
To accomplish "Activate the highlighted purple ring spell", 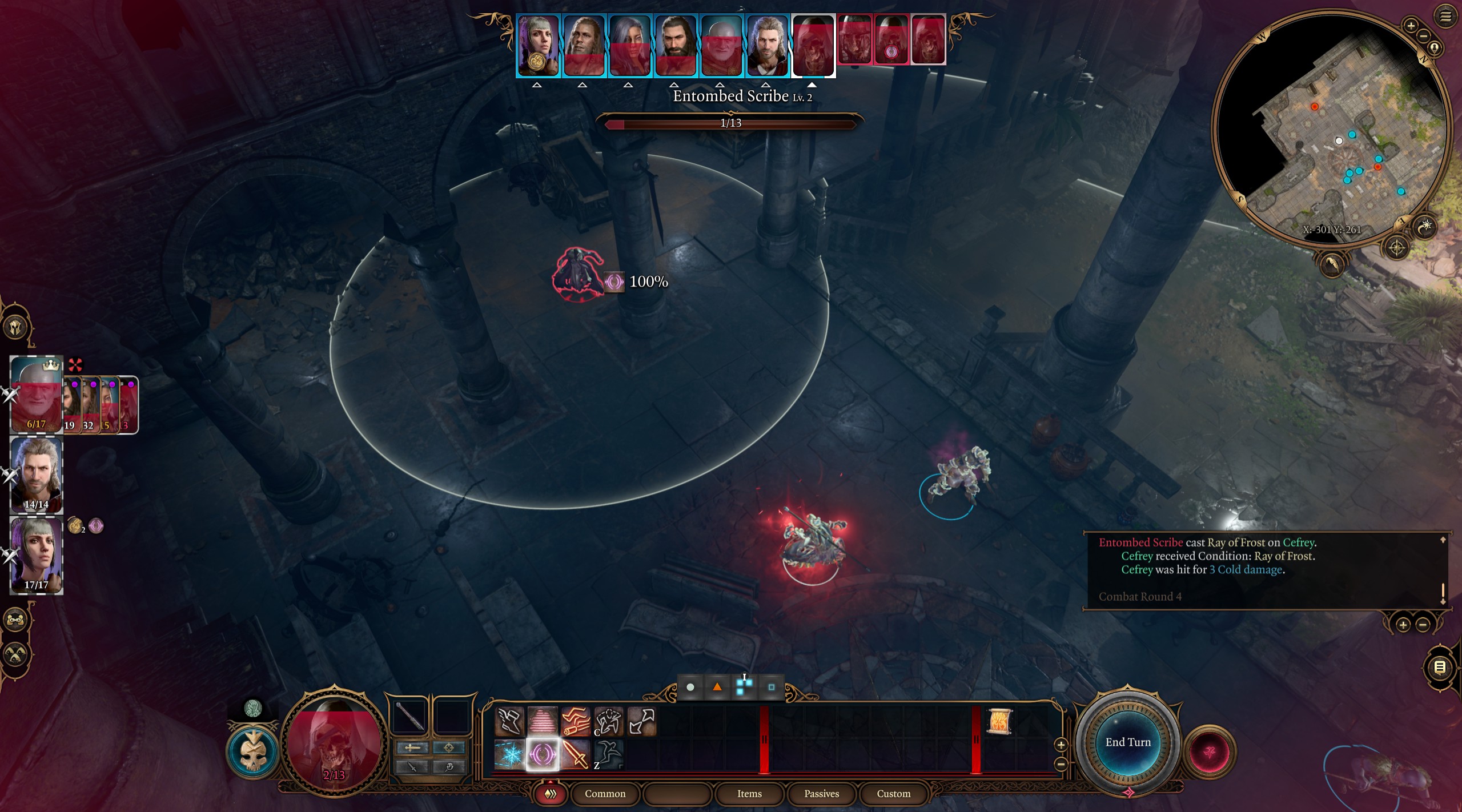I will click(542, 755).
